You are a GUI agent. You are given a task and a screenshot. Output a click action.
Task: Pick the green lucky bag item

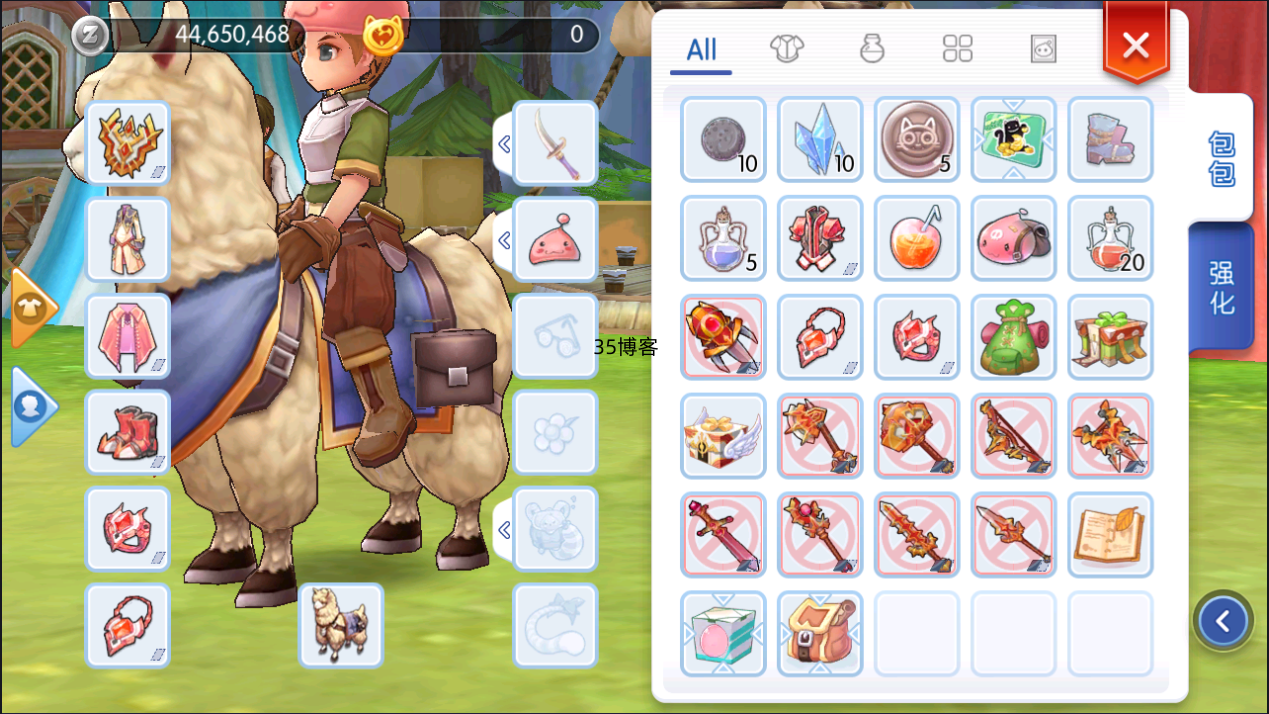click(1014, 337)
